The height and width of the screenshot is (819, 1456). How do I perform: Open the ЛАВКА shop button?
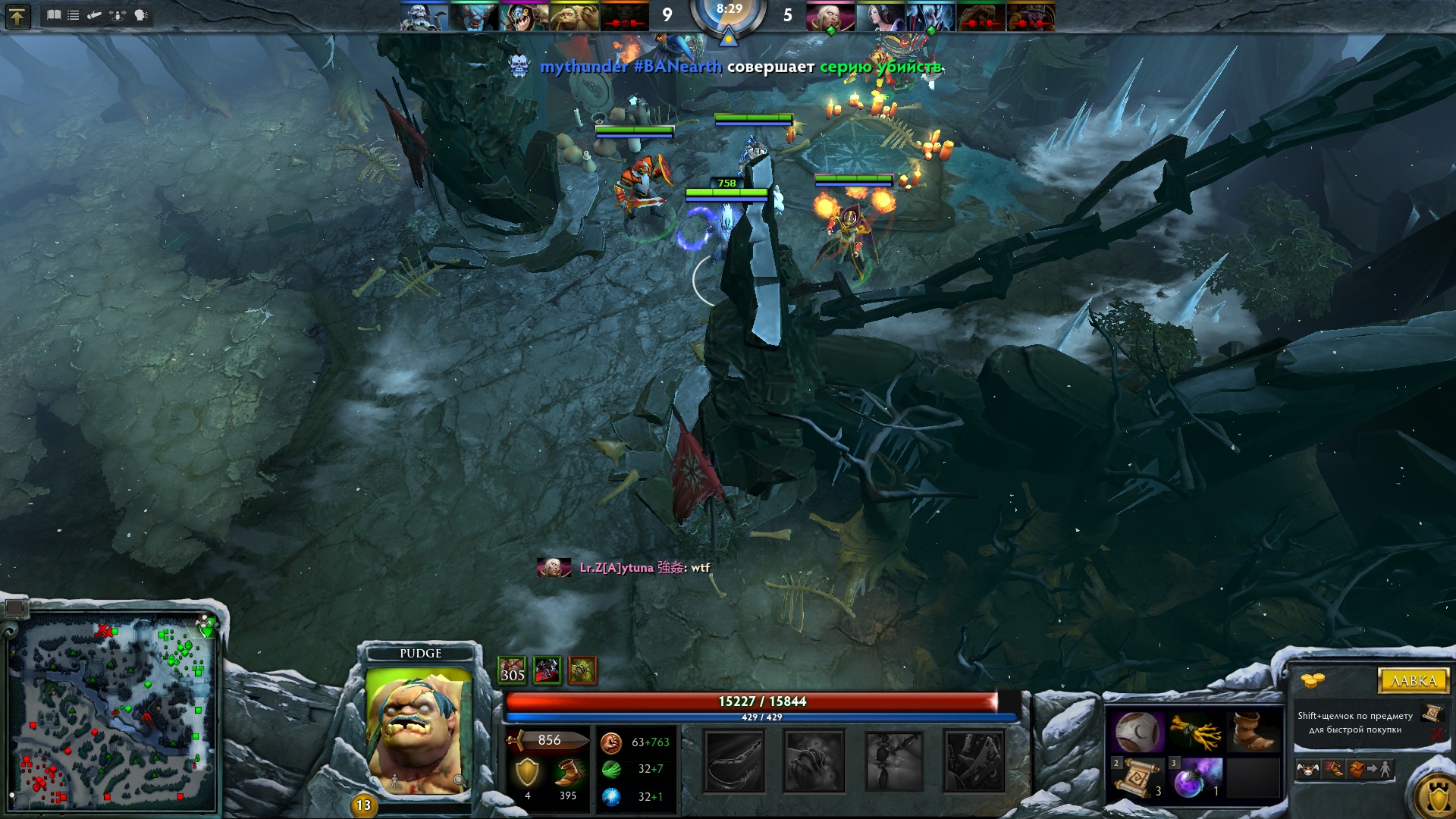coord(1413,680)
